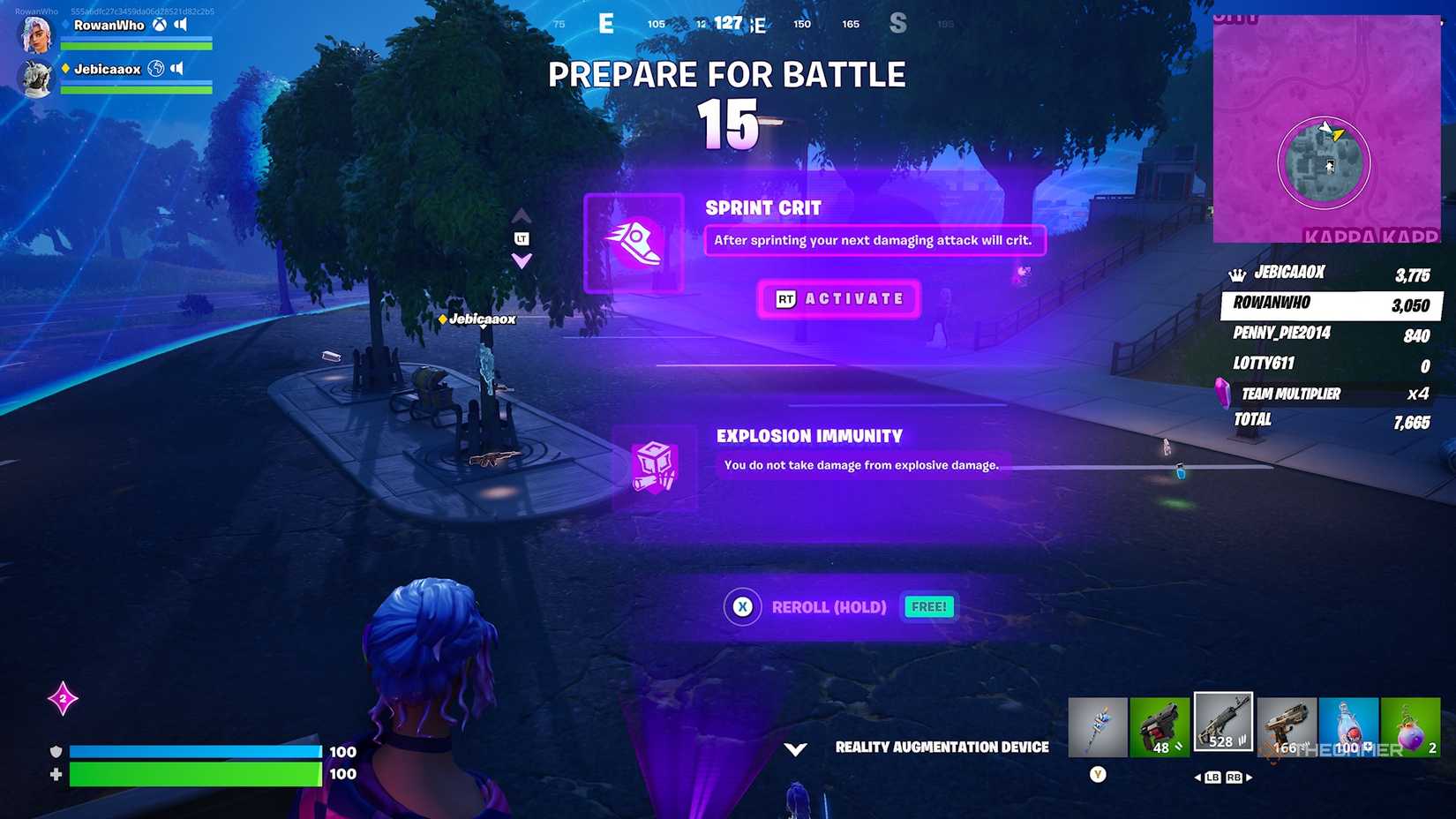1456x819 pixels.
Task: Mute Jebicaaox's voice chat speaker
Action: (x=178, y=68)
